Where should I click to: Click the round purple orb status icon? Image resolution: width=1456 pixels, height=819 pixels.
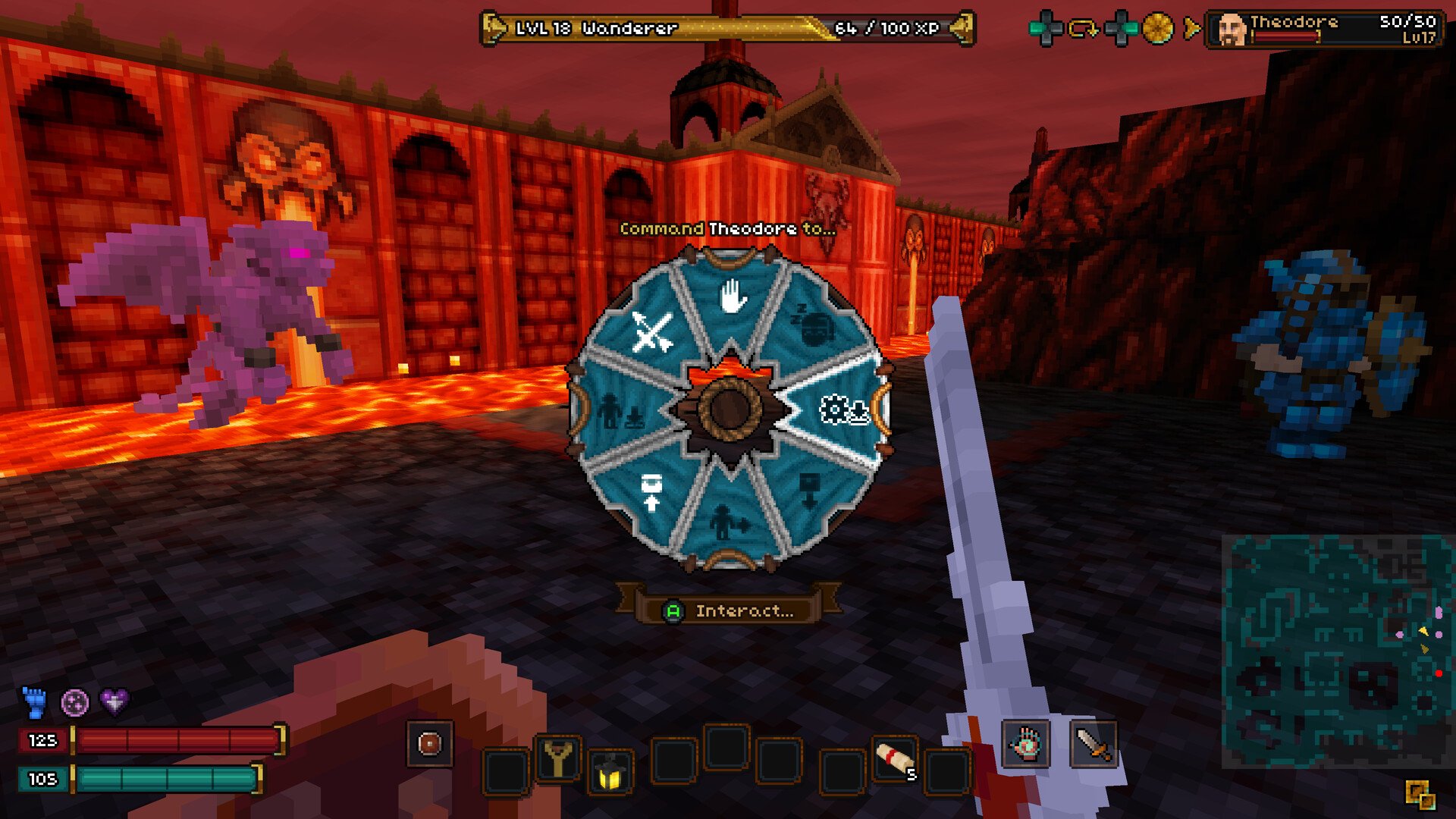74,702
